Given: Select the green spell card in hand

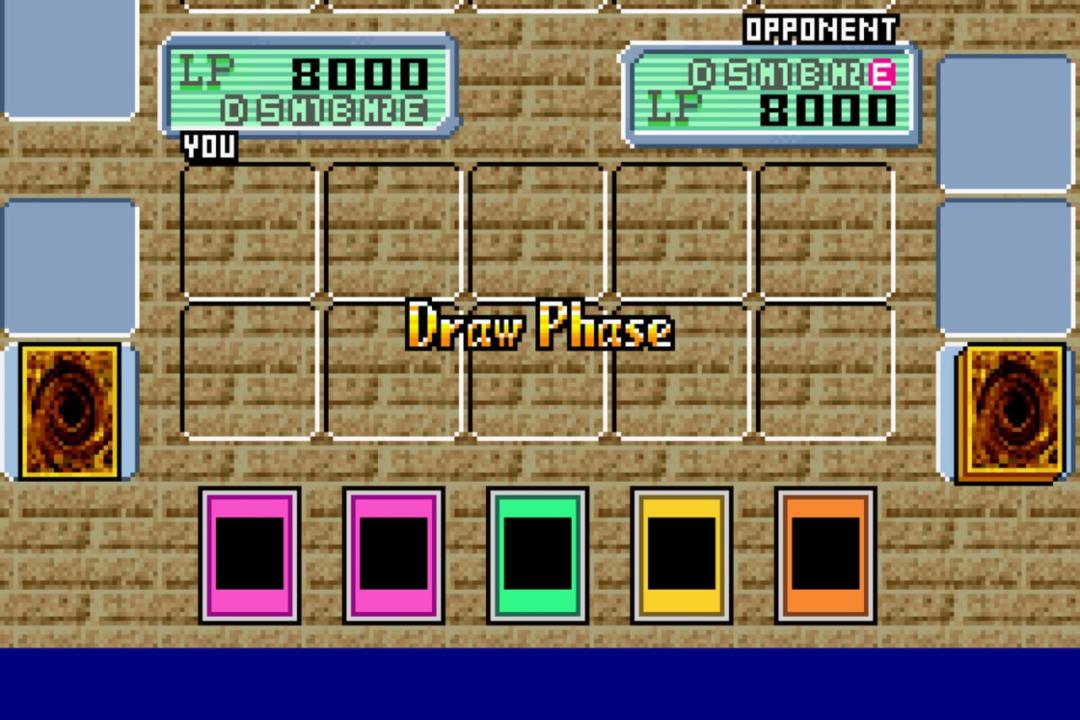Looking at the screenshot, I should [x=538, y=555].
